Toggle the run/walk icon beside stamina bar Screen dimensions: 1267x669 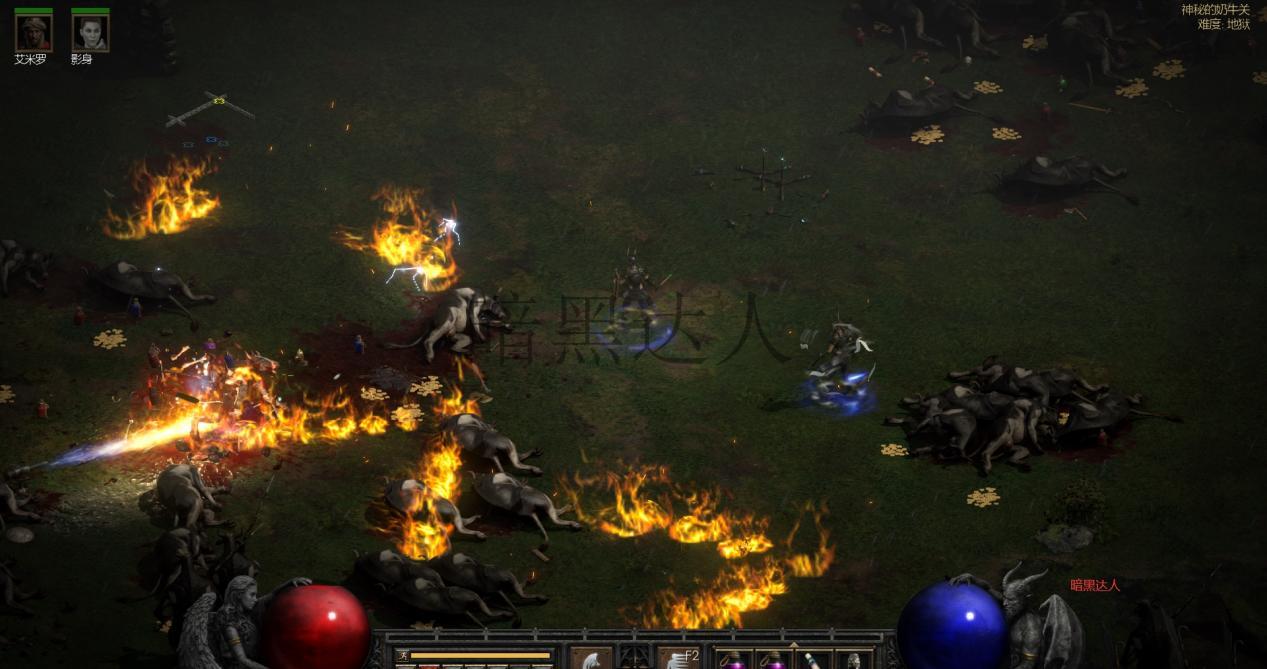[403, 656]
